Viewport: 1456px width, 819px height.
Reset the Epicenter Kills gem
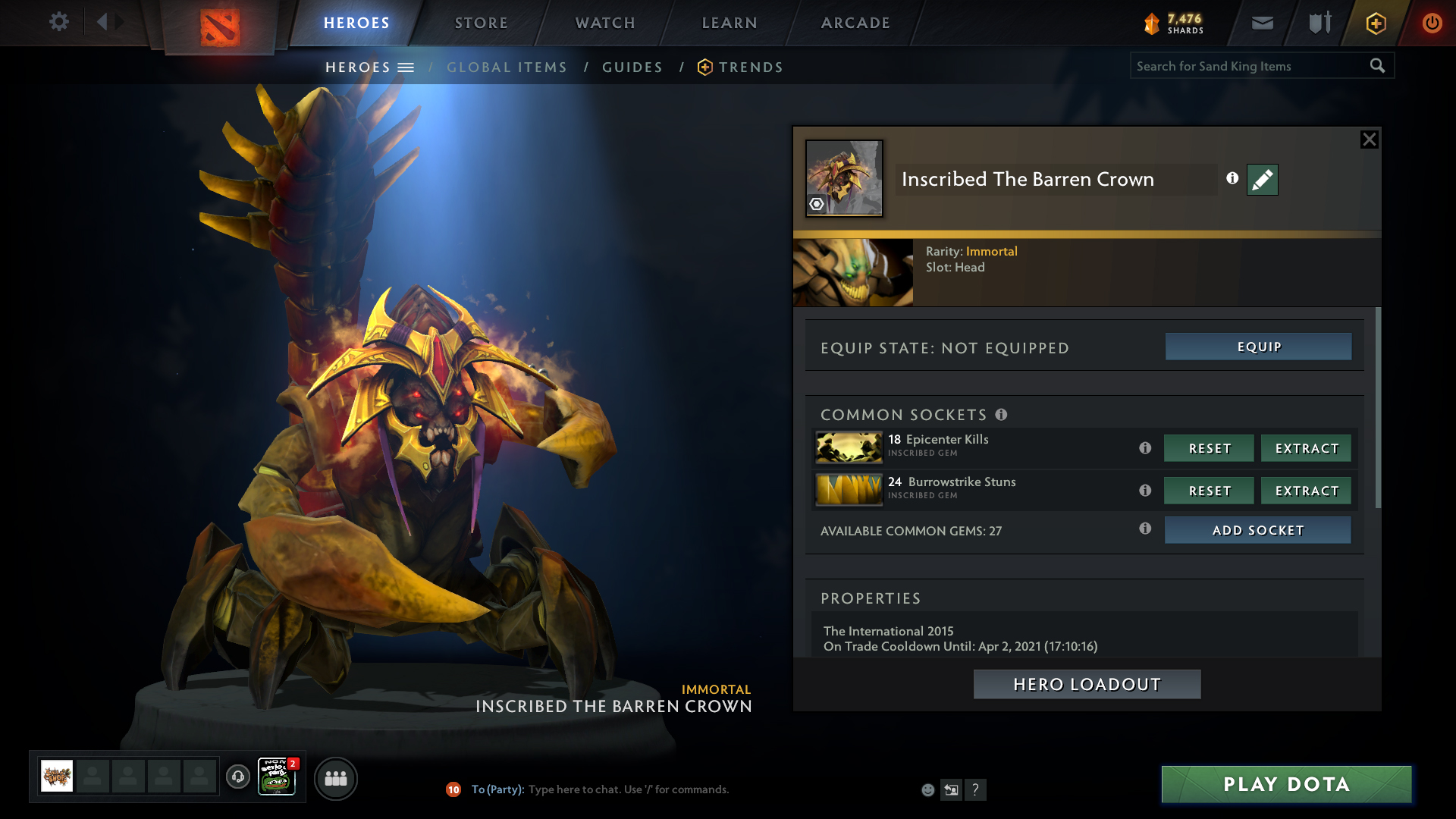1209,448
